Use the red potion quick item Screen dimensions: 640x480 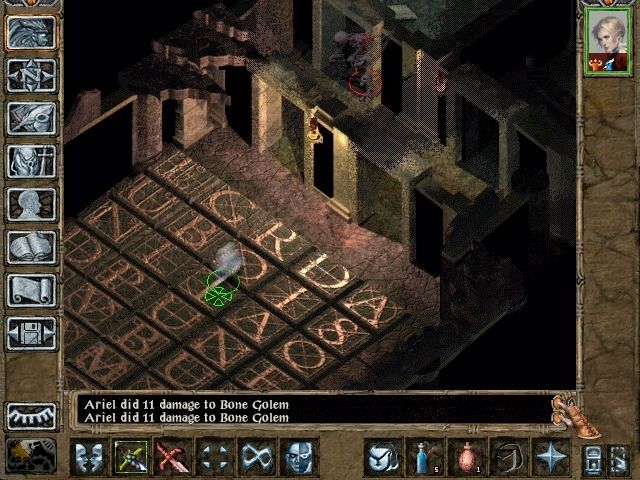pyautogui.click(x=465, y=457)
